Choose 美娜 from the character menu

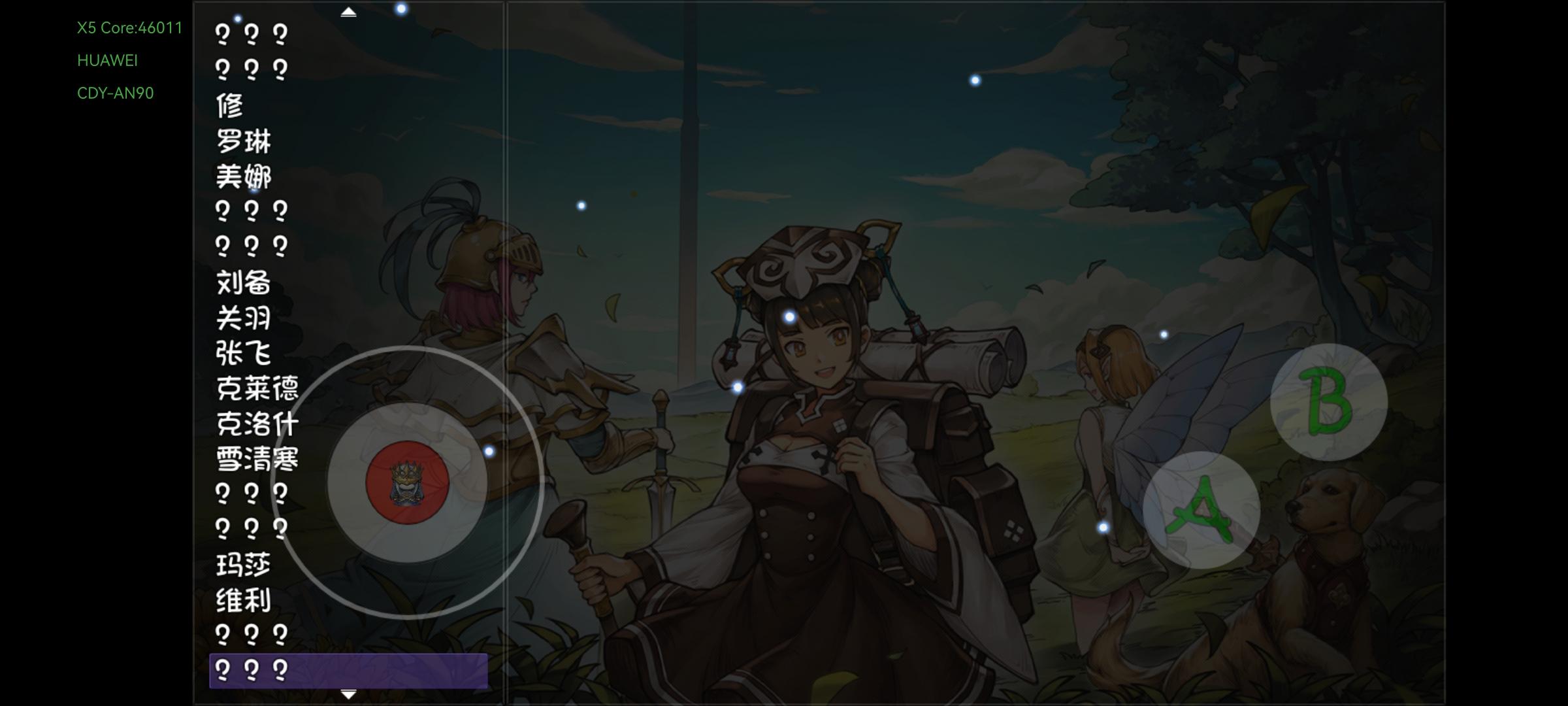(x=245, y=175)
